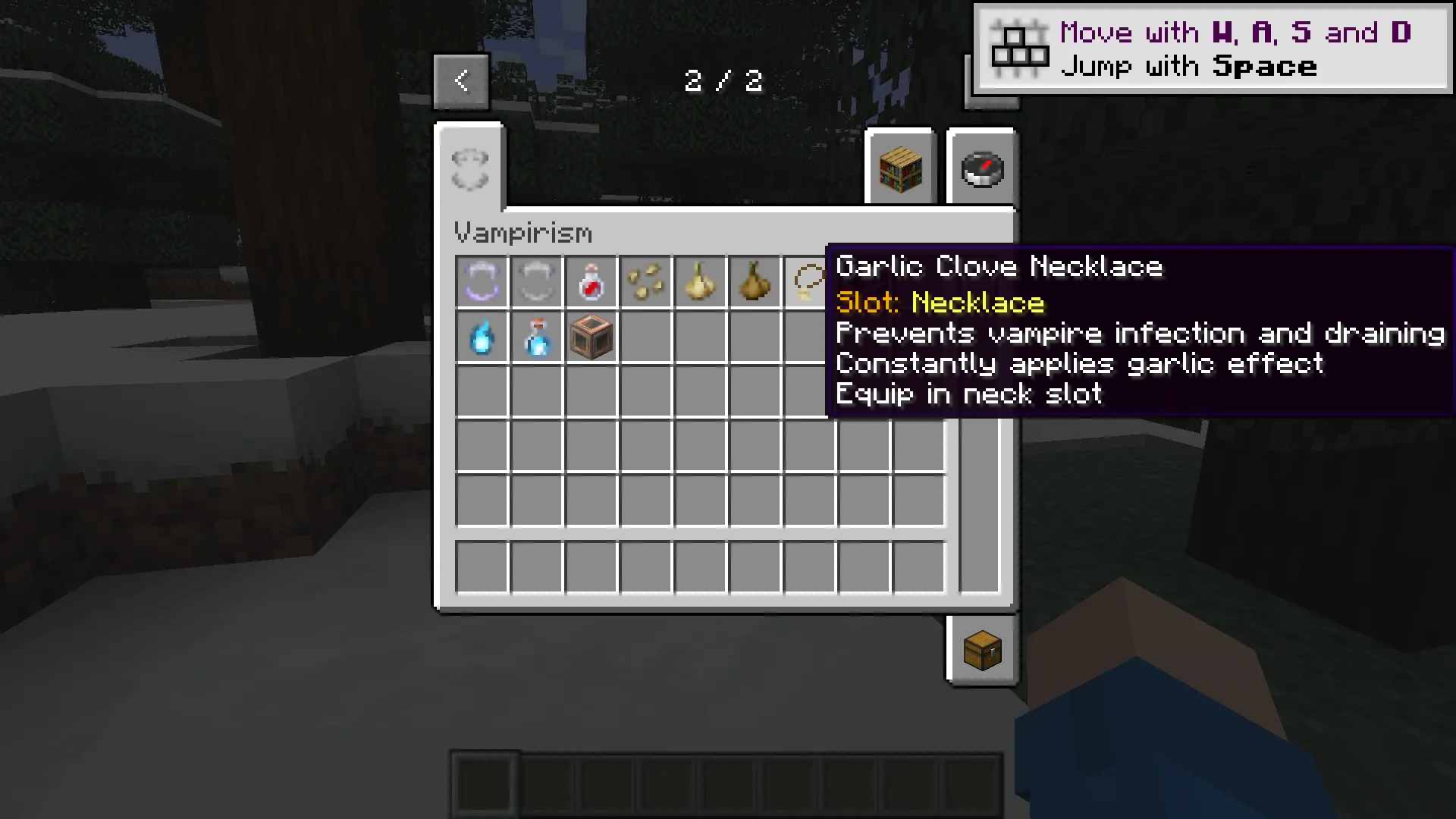The height and width of the screenshot is (819, 1456).
Task: Select the darker dried garlic item
Action: click(x=755, y=282)
